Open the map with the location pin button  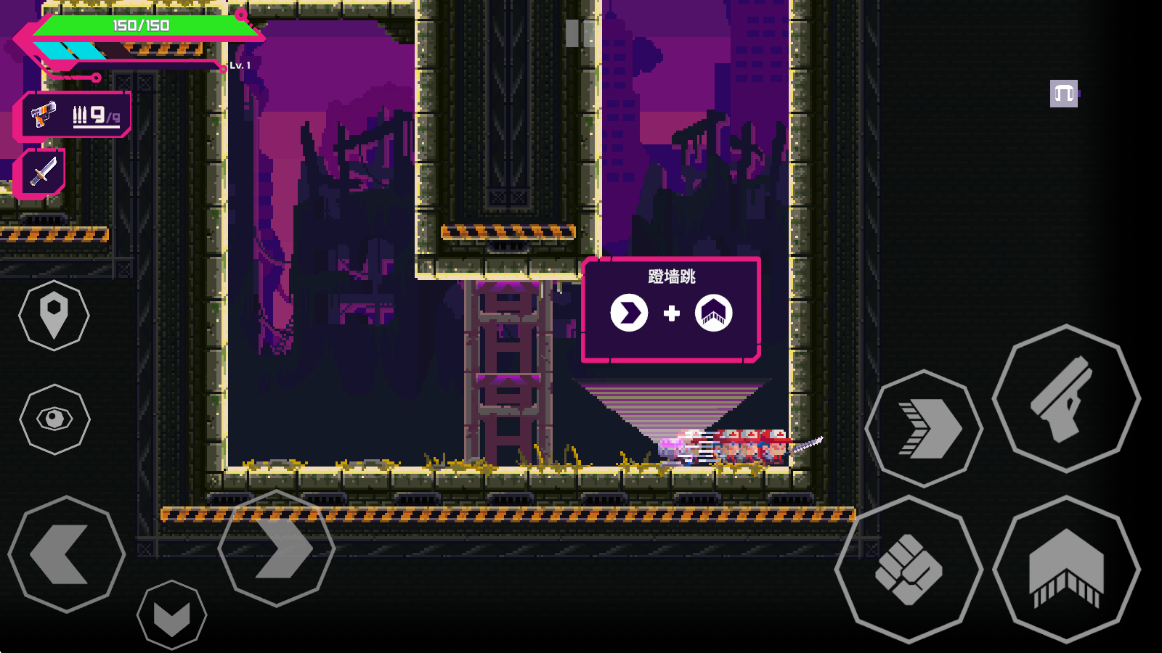54,316
